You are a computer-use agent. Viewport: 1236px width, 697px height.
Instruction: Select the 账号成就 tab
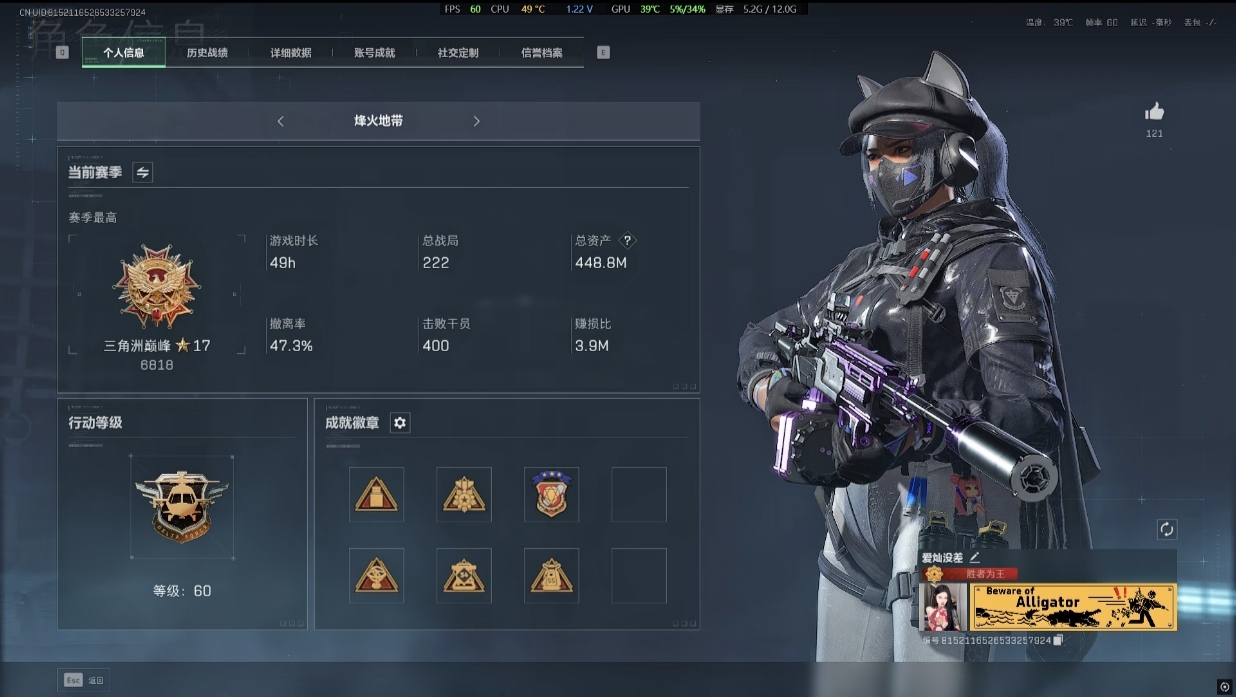pos(374,53)
